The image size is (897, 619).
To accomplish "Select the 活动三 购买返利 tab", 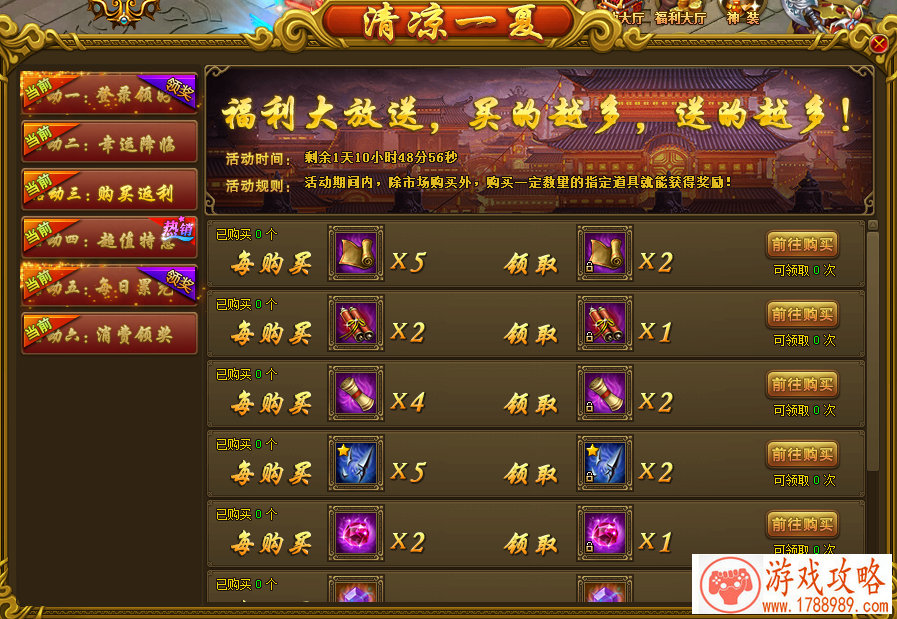I will [x=109, y=190].
